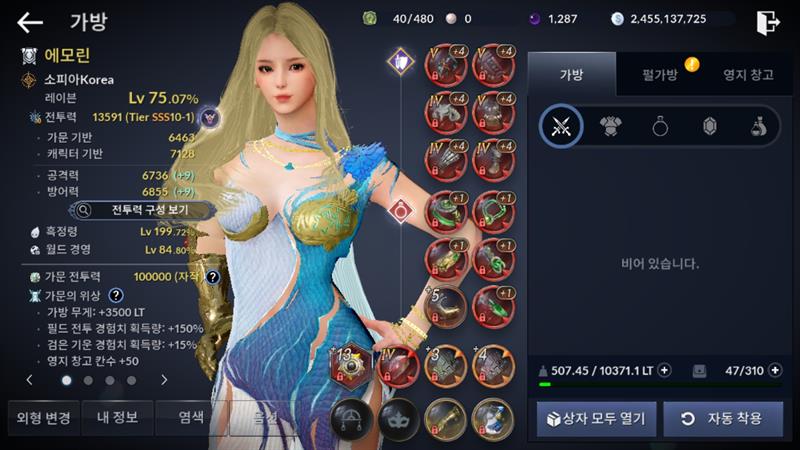Screen dimensions: 800x450
Task: Open the 영지 창고 tab
Action: [748, 74]
